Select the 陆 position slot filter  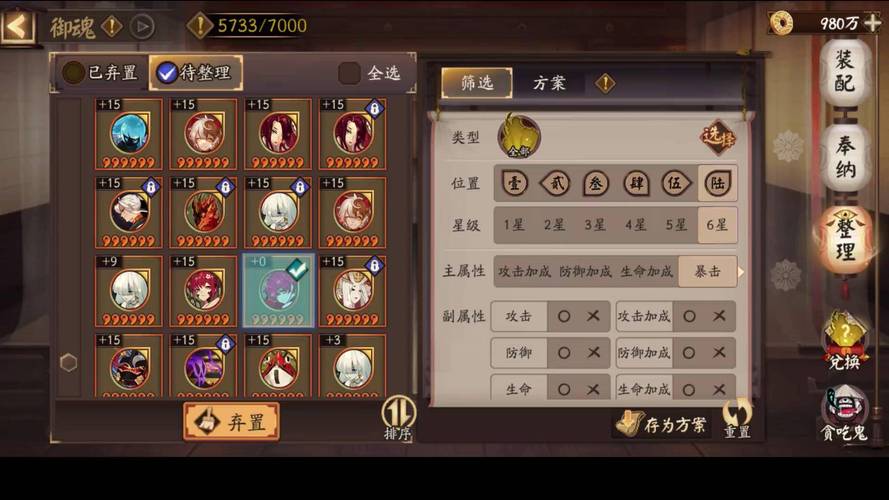pyautogui.click(x=717, y=183)
